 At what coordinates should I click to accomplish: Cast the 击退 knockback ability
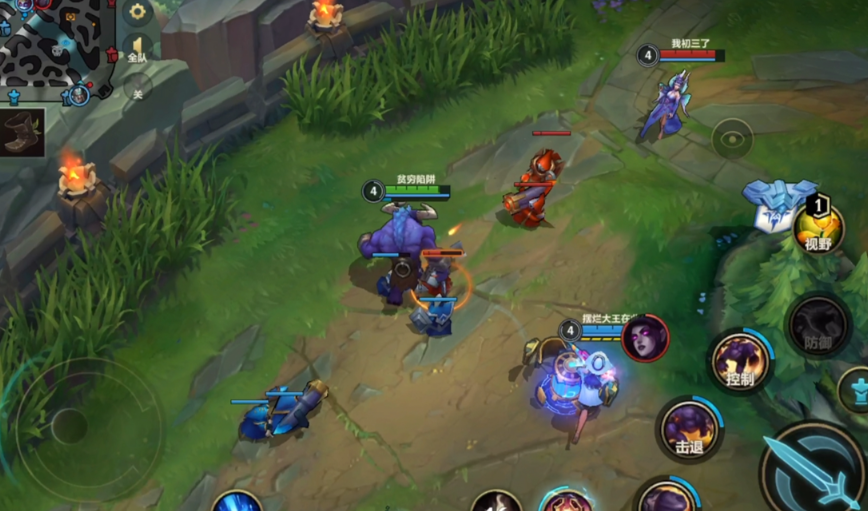[689, 430]
